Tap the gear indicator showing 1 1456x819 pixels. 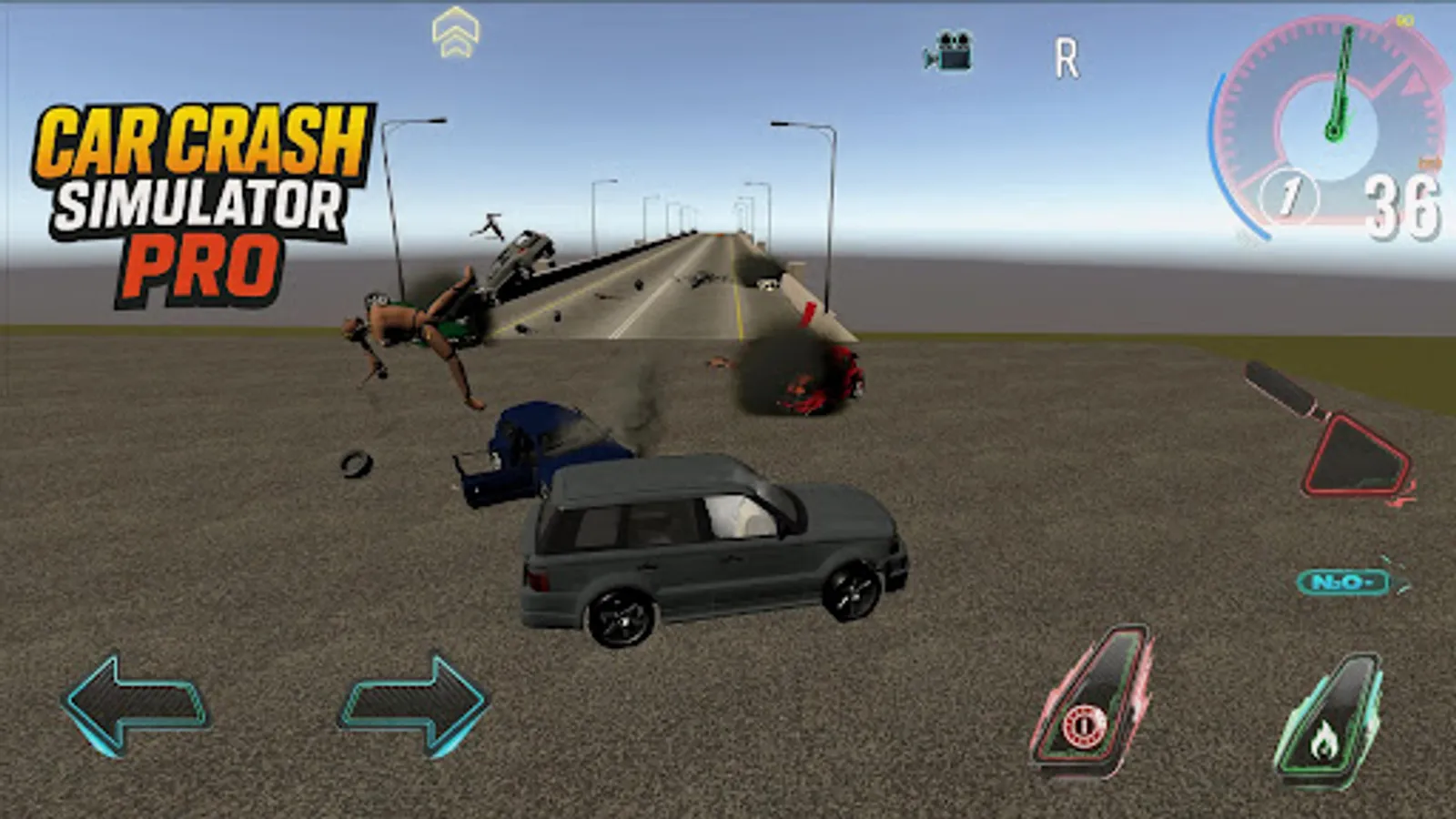1289,194
